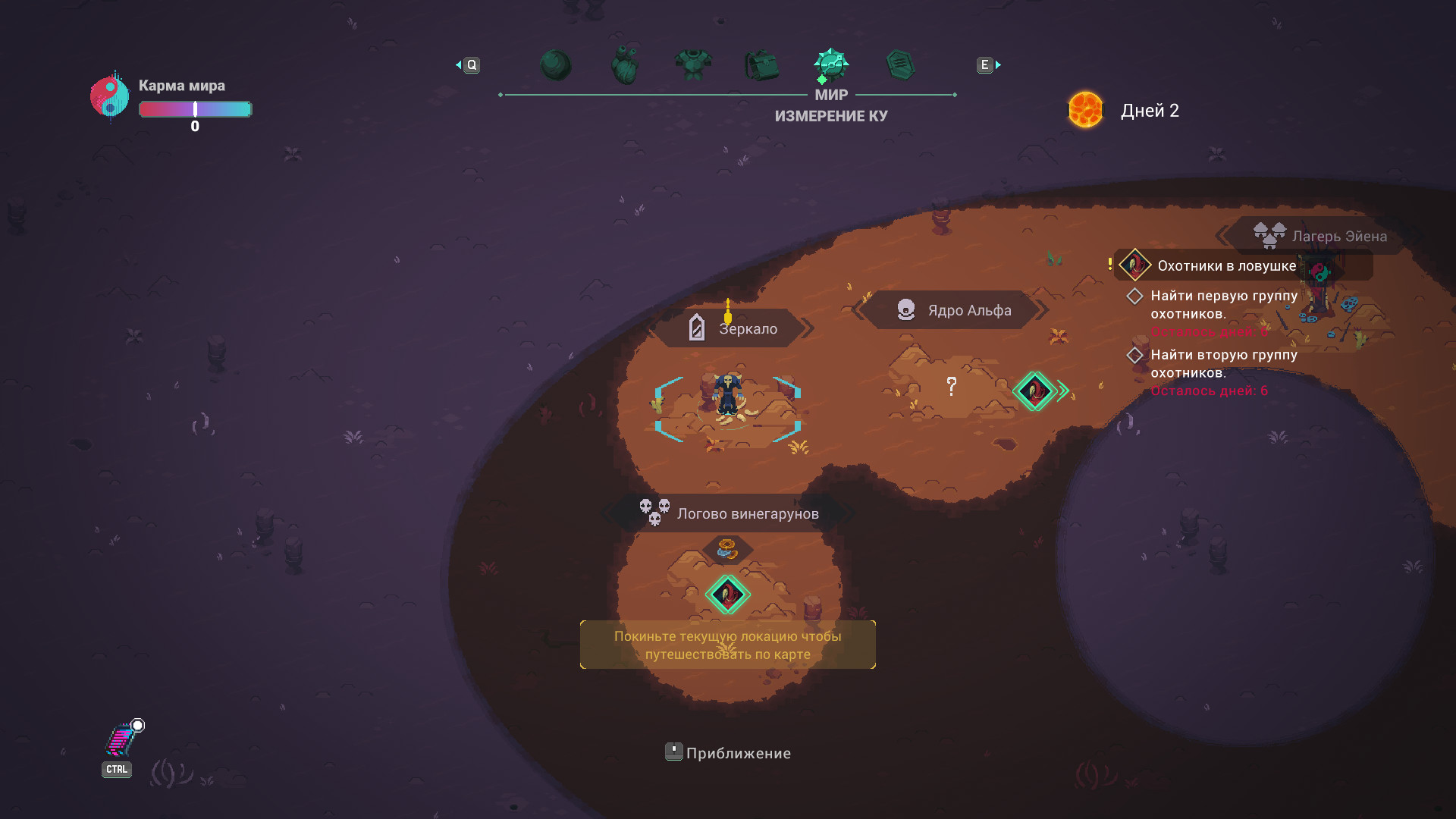Open the heart organ tab
This screenshot has width=1456, height=819.
pos(625,65)
